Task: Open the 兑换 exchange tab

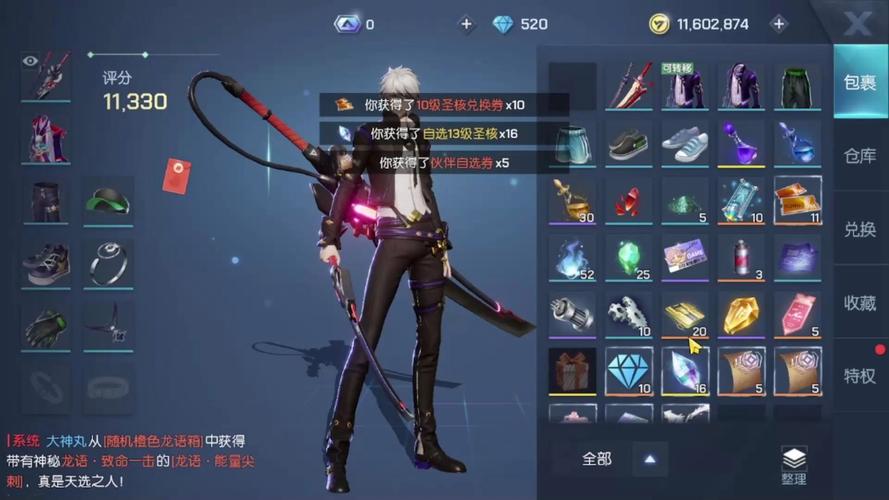Action: tap(860, 229)
